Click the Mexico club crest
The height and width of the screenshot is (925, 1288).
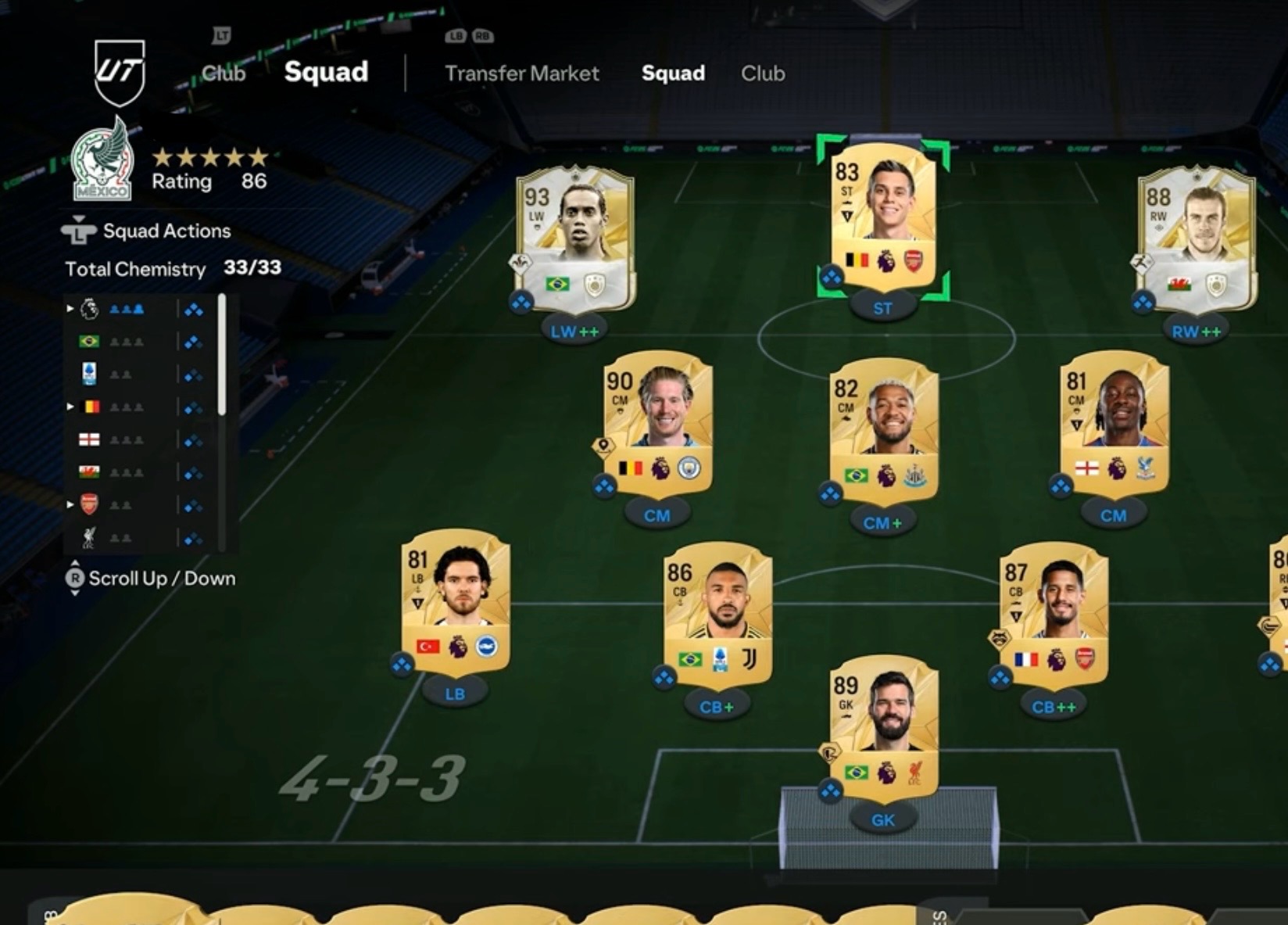(x=102, y=162)
